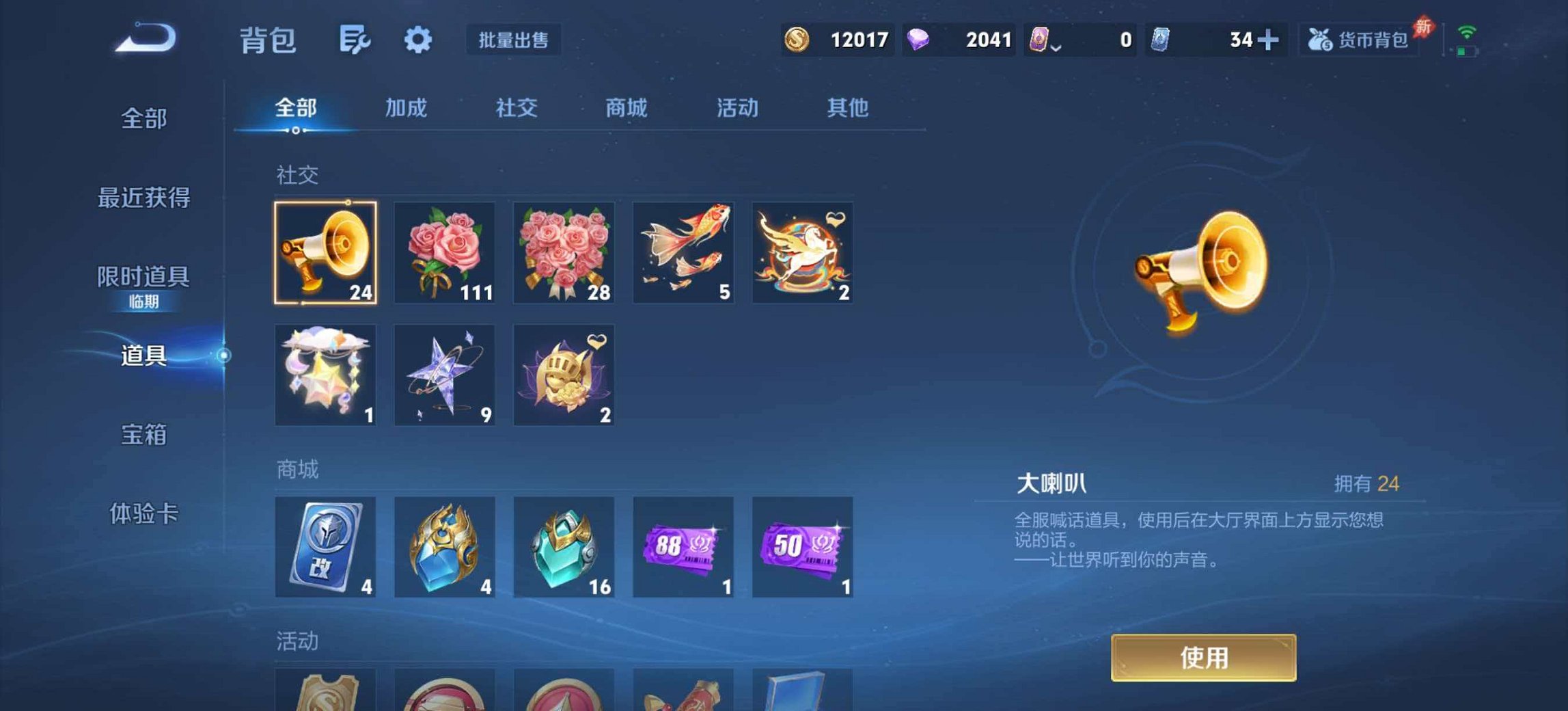Screen dimensions: 1568x711
Task: Select the purple 88 ticket item
Action: point(683,547)
